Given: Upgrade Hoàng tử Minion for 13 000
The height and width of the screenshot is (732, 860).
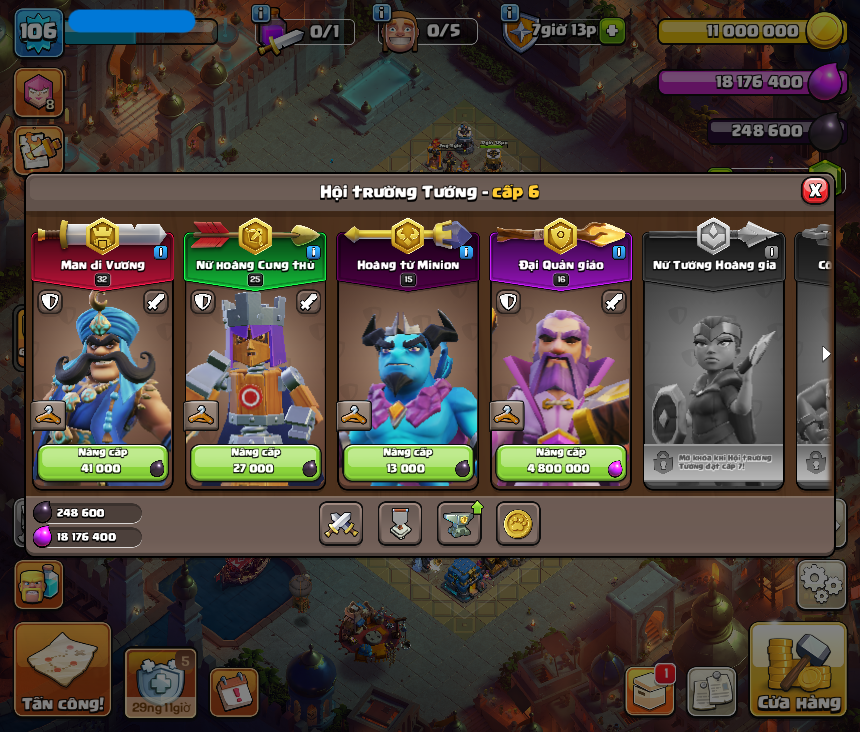Looking at the screenshot, I should point(408,462).
